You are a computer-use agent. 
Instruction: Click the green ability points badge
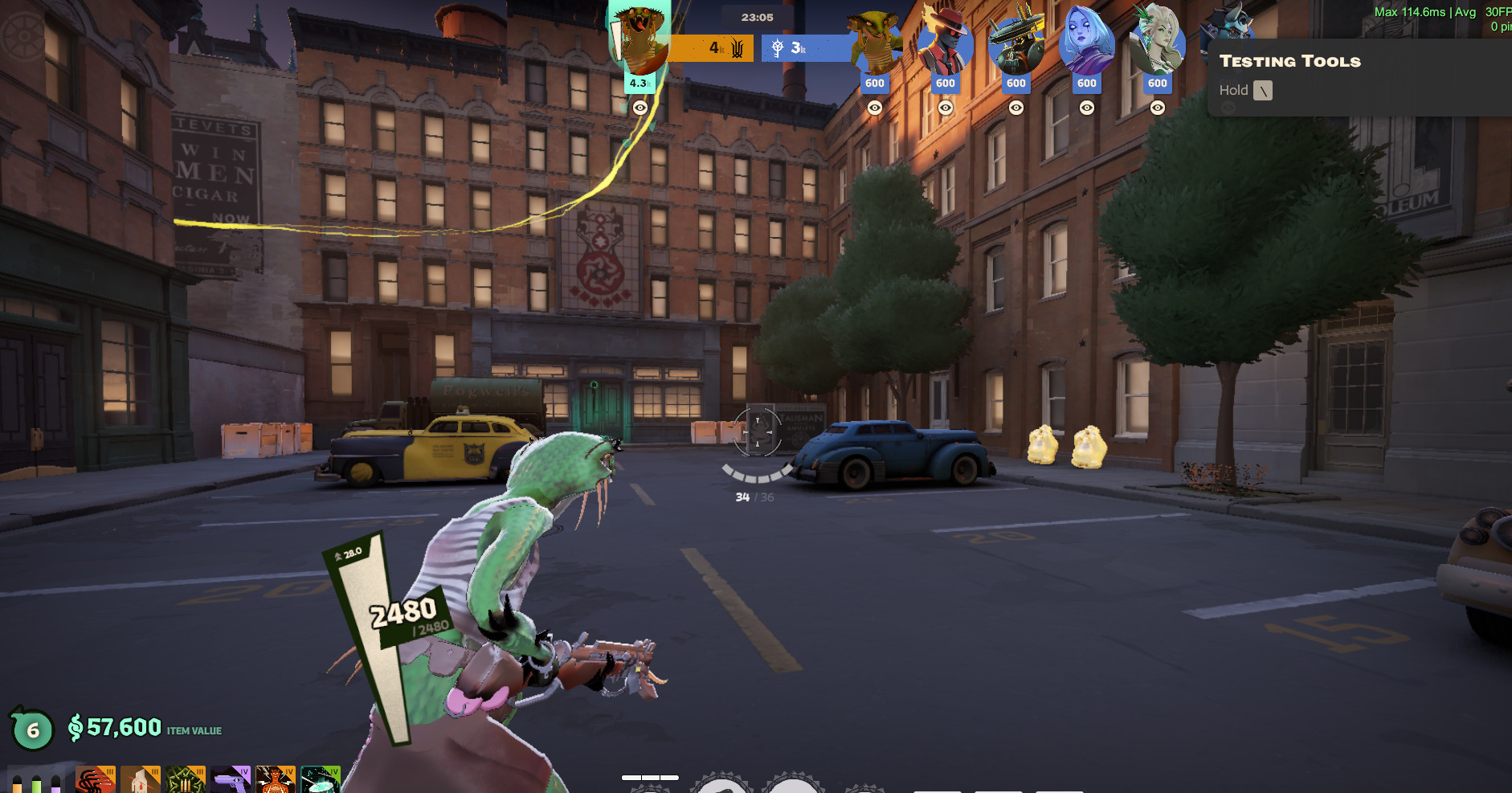click(x=32, y=730)
